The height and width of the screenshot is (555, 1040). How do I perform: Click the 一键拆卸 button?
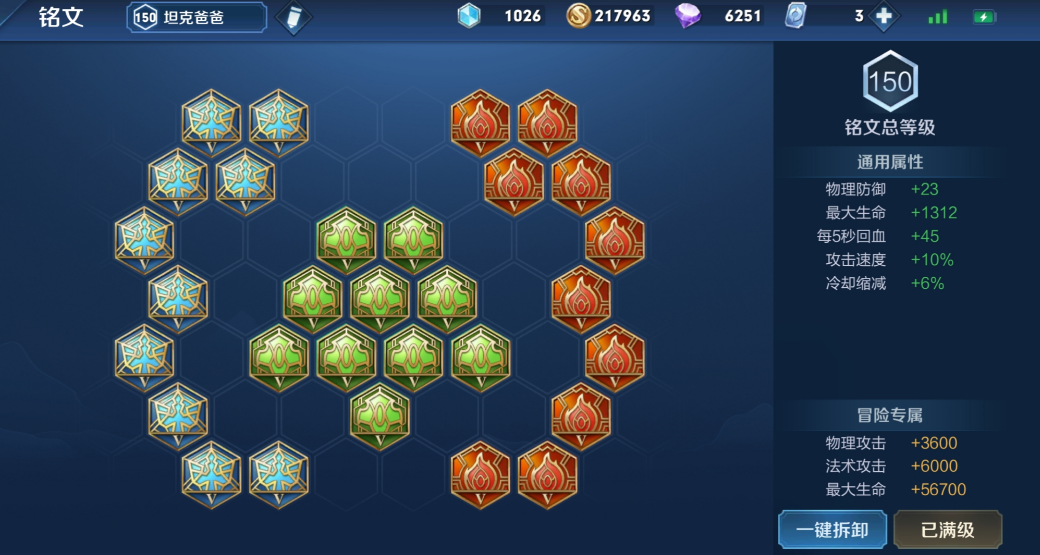[832, 529]
